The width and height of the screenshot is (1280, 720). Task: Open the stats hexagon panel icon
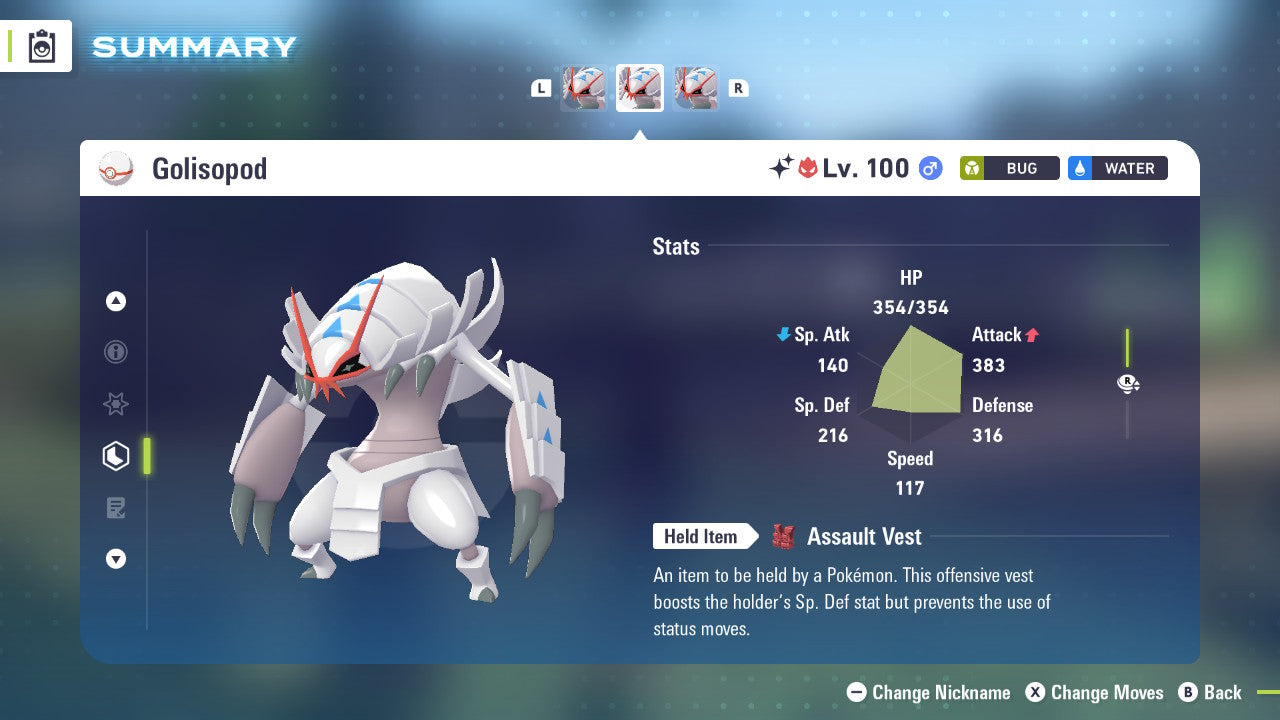116,456
